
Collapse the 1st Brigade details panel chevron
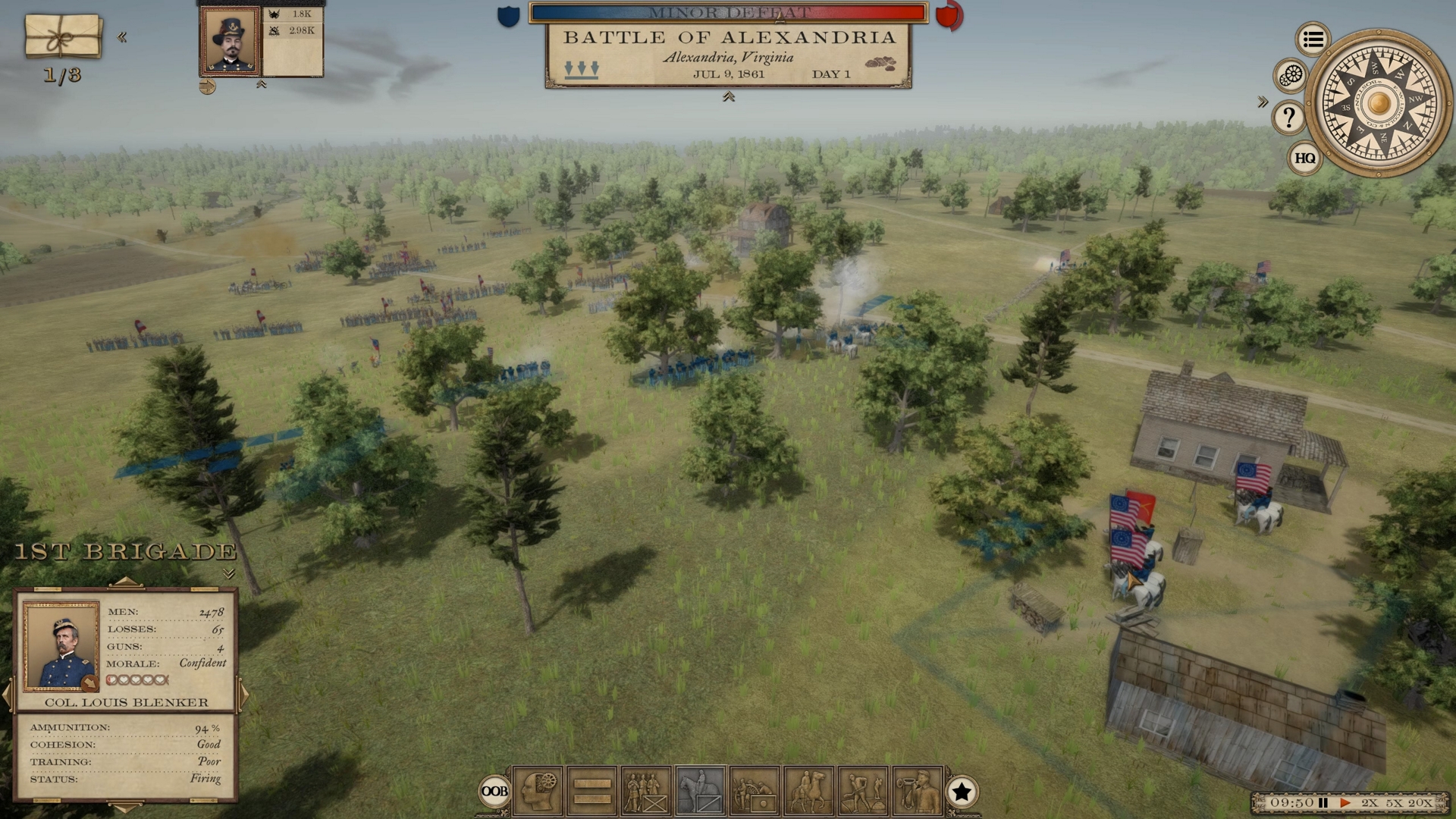[x=231, y=573]
